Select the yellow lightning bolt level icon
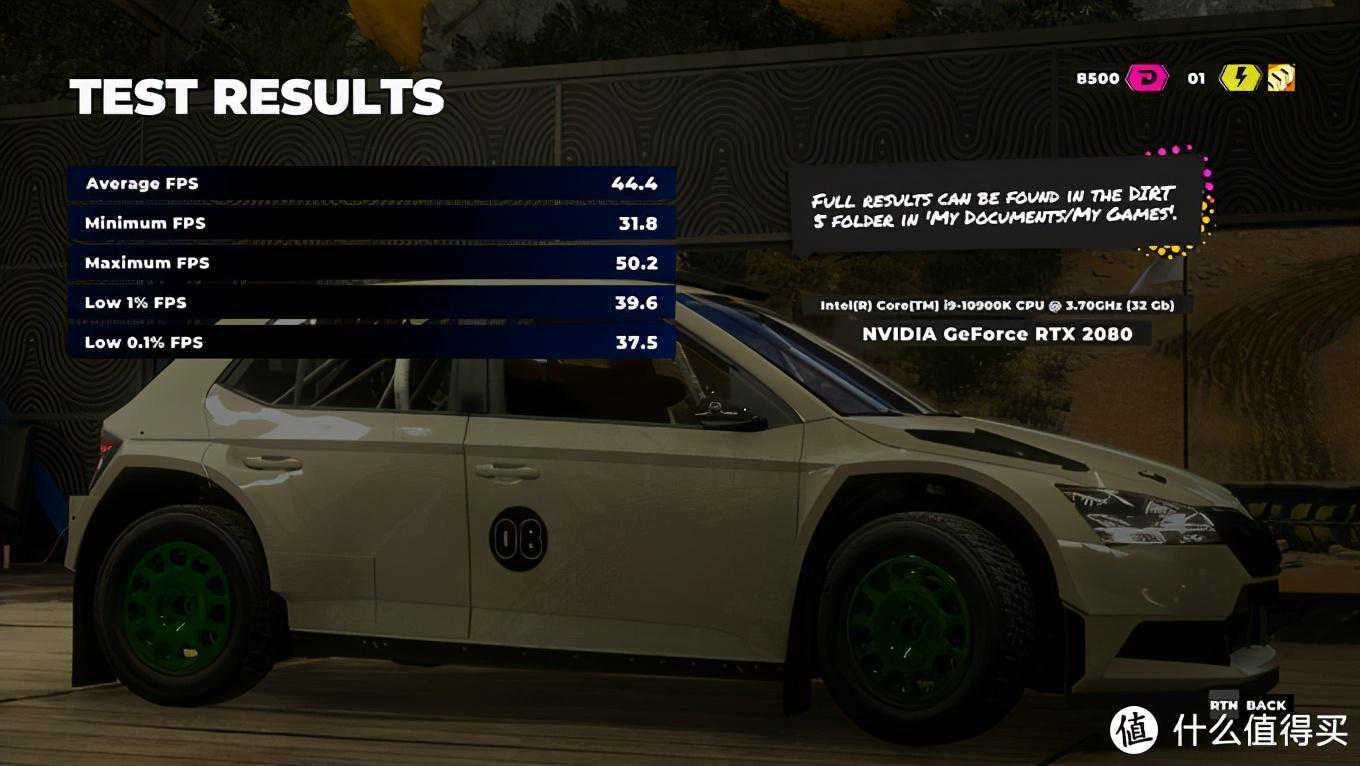1360x766 pixels. pos(1239,78)
